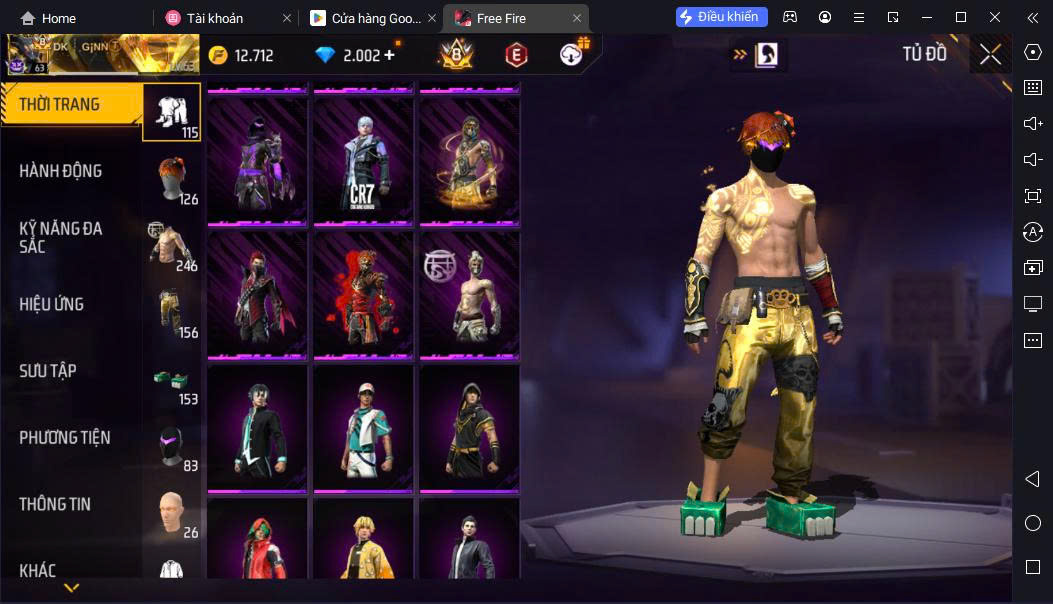
Task: Click the Điều khiển control button
Action: 721,17
